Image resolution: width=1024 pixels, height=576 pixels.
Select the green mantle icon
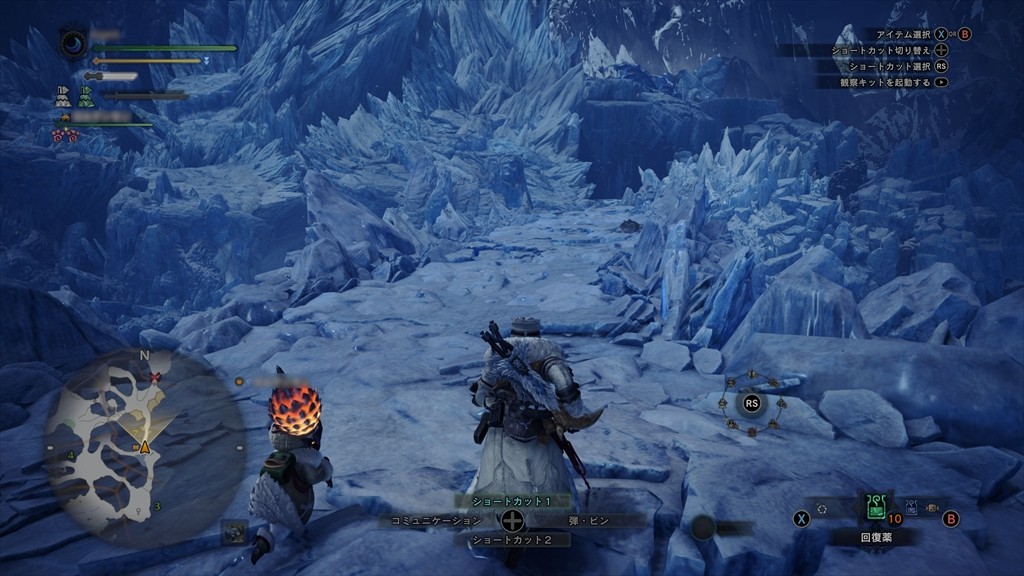86,97
